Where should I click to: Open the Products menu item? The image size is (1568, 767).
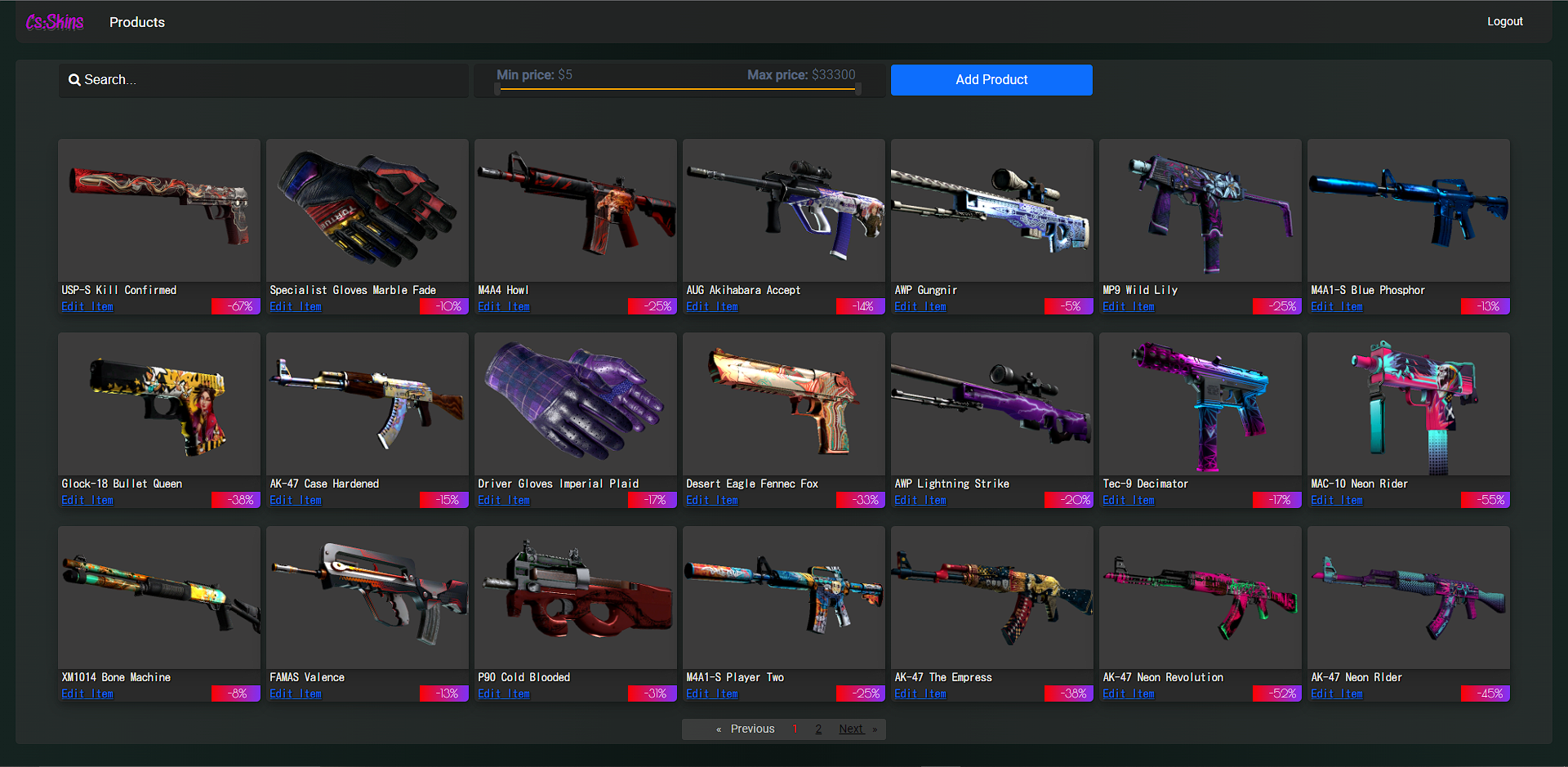click(136, 22)
